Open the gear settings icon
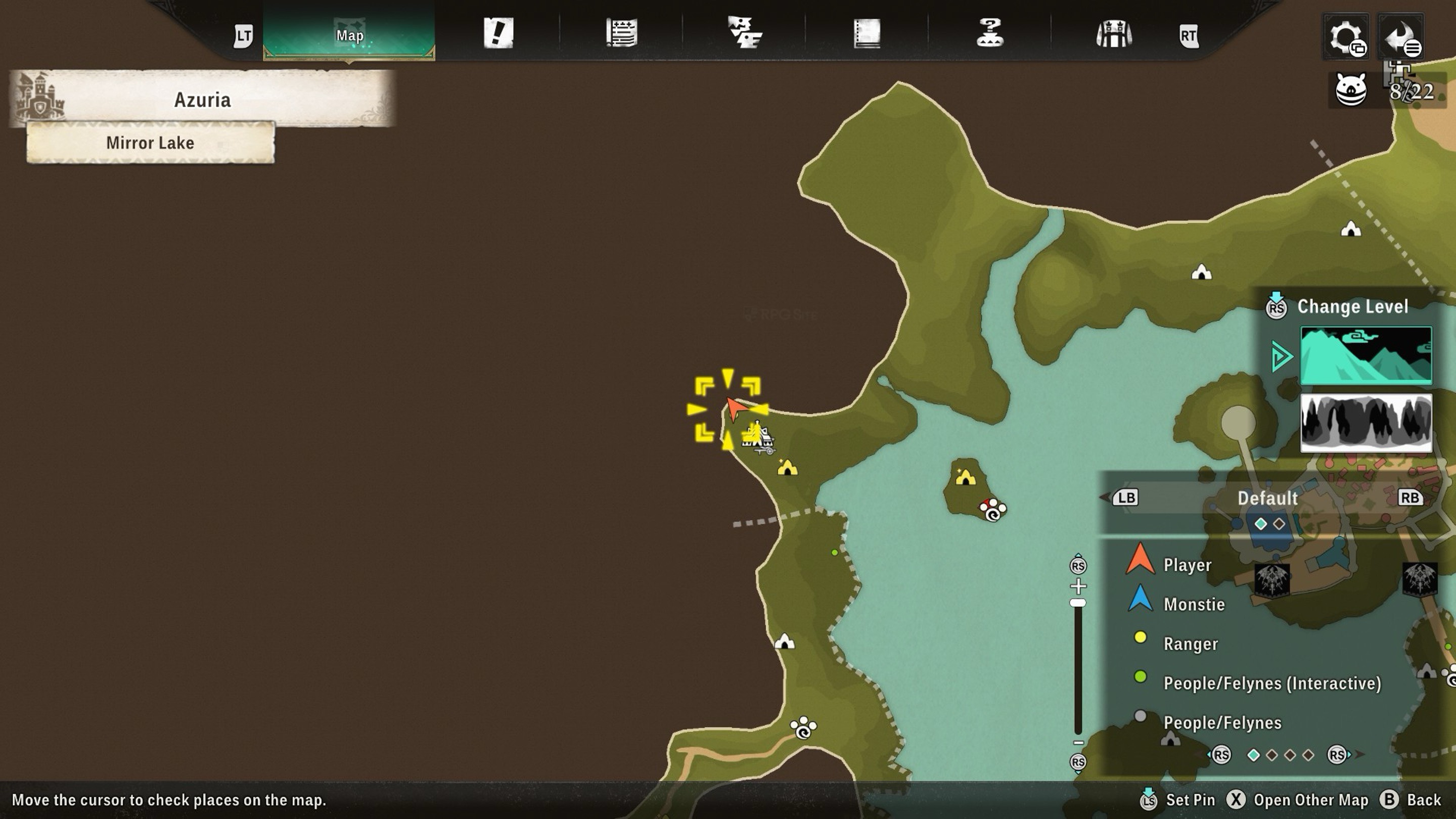The width and height of the screenshot is (1456, 819). 1346,37
